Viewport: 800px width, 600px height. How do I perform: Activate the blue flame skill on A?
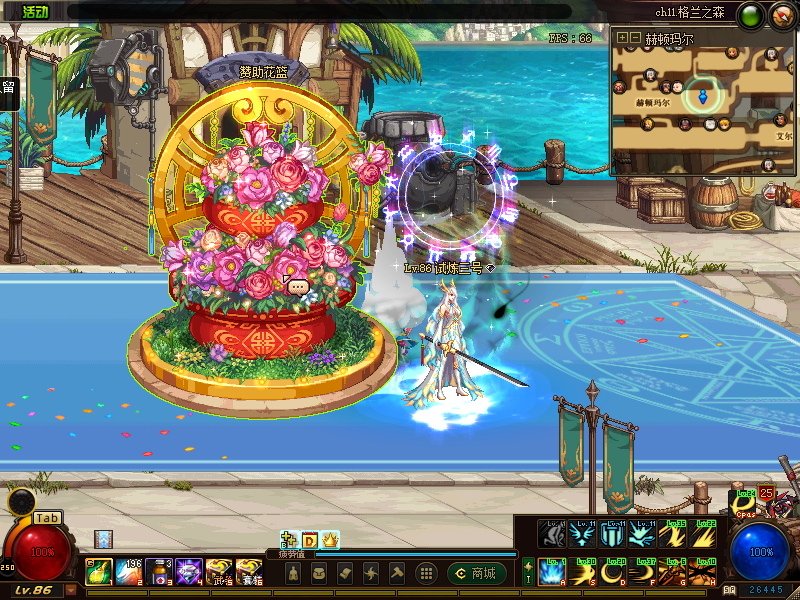[x=553, y=572]
